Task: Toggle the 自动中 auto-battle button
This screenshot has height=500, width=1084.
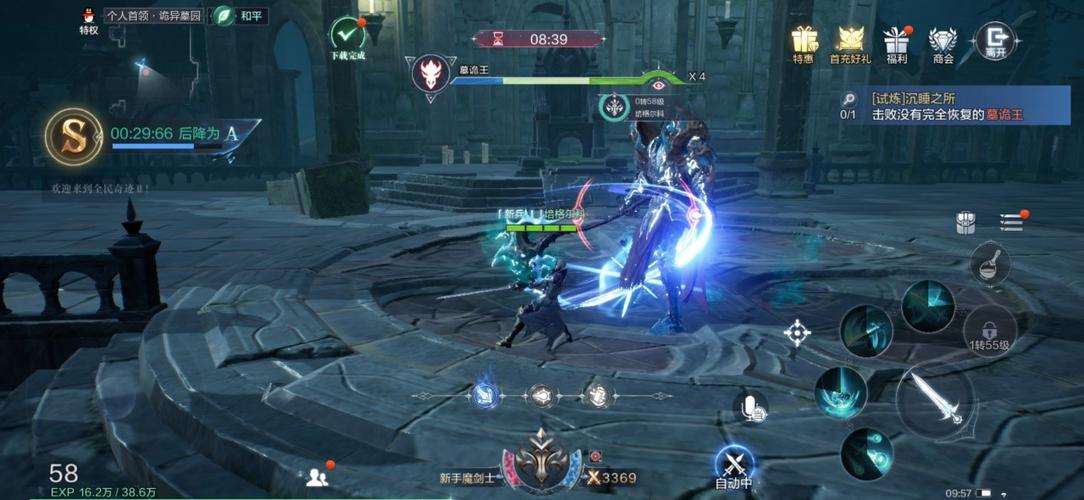Action: (x=736, y=464)
